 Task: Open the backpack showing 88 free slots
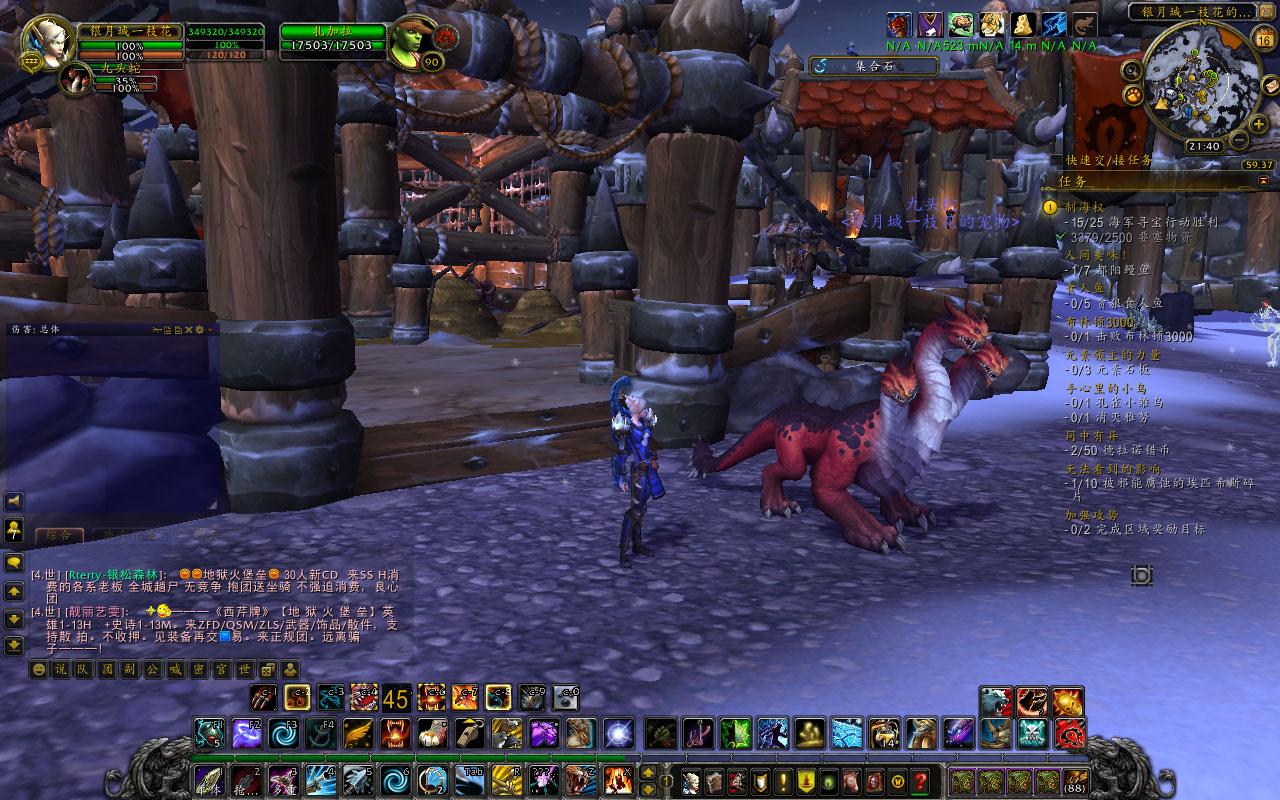click(1077, 780)
